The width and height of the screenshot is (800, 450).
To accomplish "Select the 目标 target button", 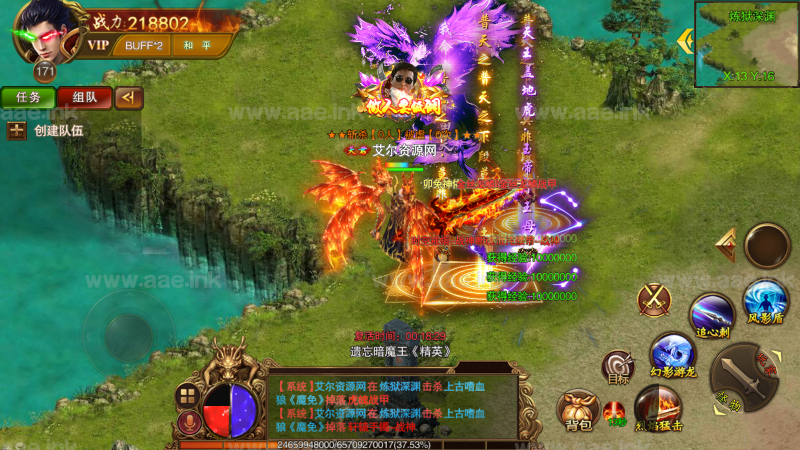I will pos(617,368).
